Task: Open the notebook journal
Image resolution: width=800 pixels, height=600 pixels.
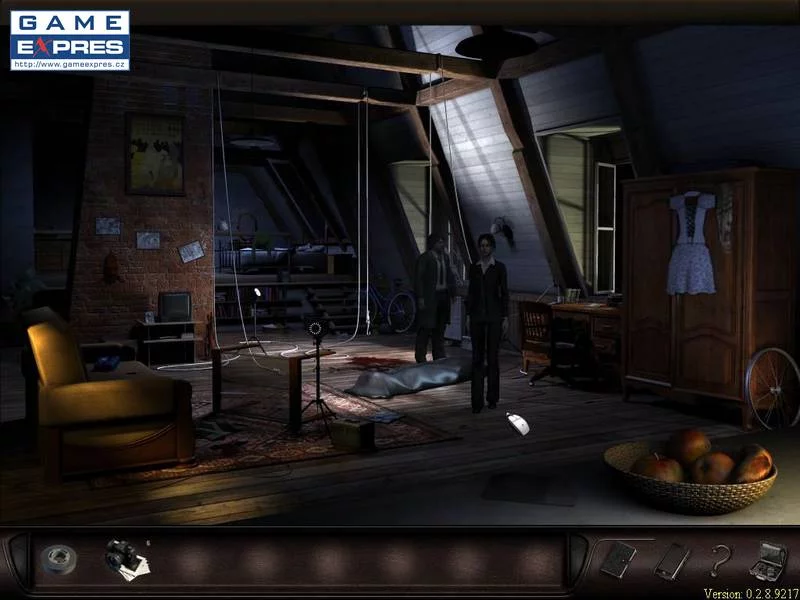Action: click(x=616, y=559)
